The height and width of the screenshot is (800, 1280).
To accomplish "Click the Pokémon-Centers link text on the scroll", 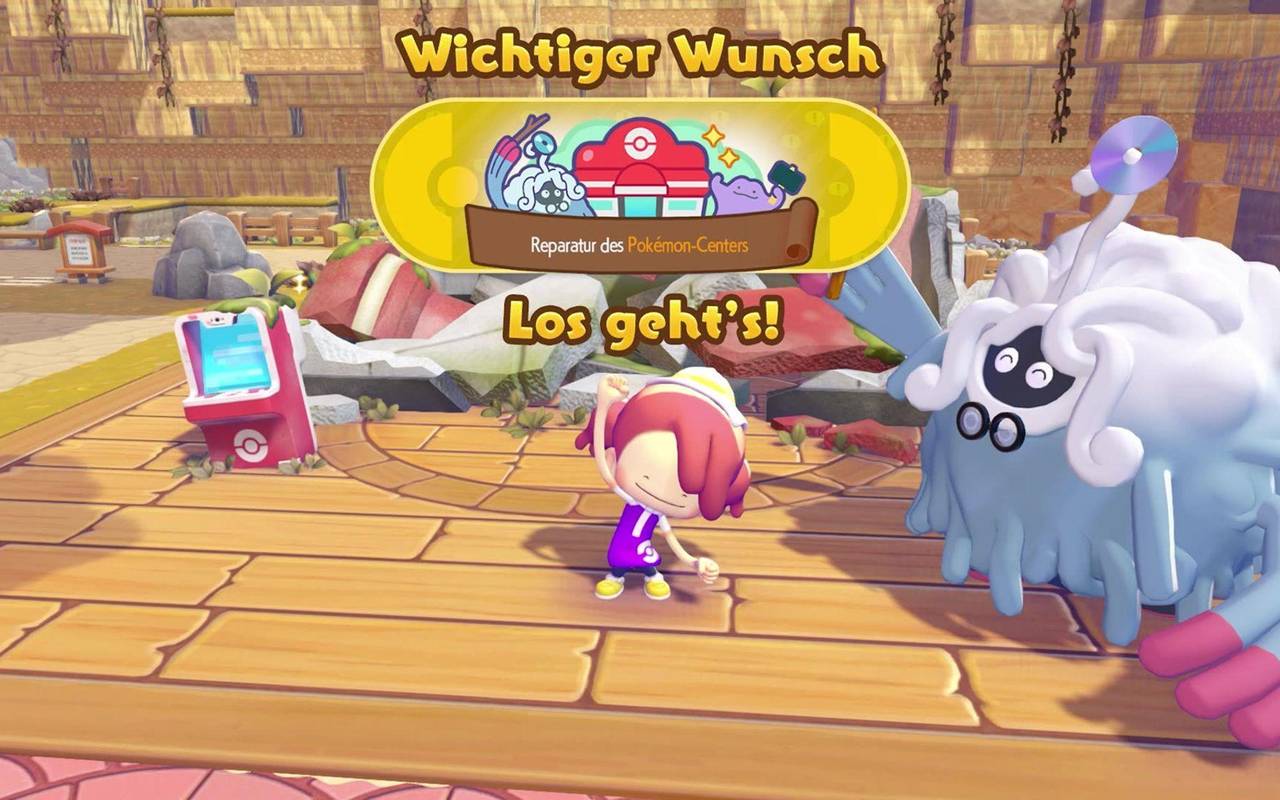I will point(687,243).
